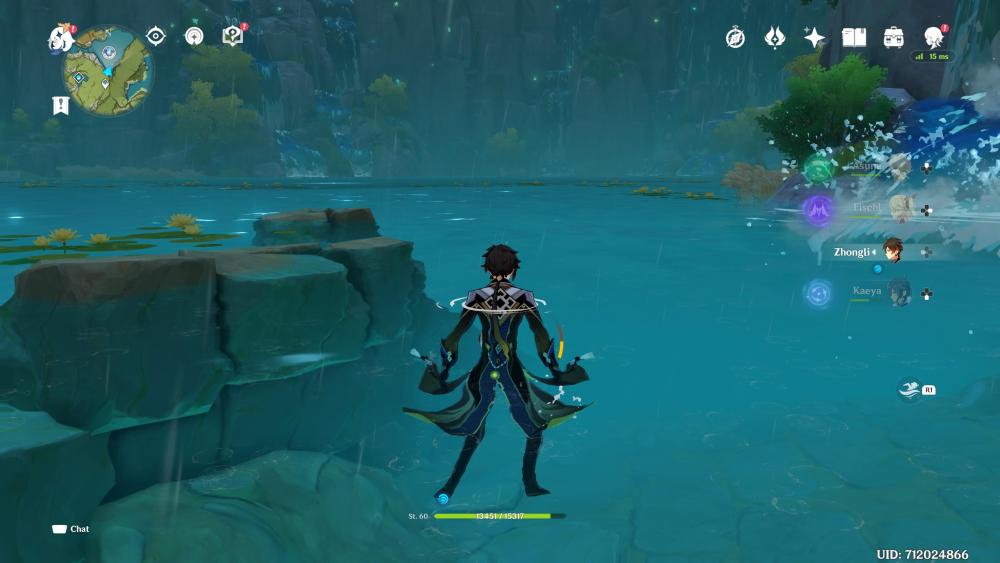Open the wish-star target icon beside the minimap
This screenshot has height=563, width=1000.
click(x=194, y=37)
